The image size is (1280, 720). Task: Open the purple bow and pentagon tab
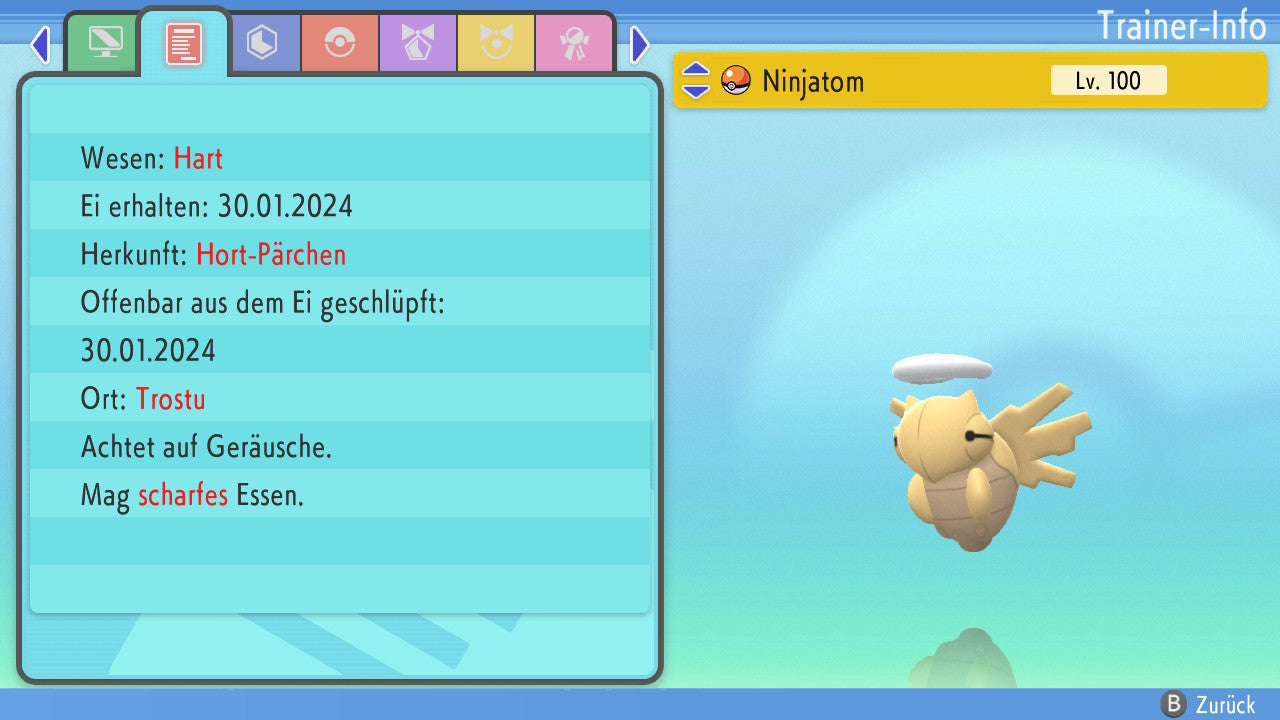click(418, 43)
